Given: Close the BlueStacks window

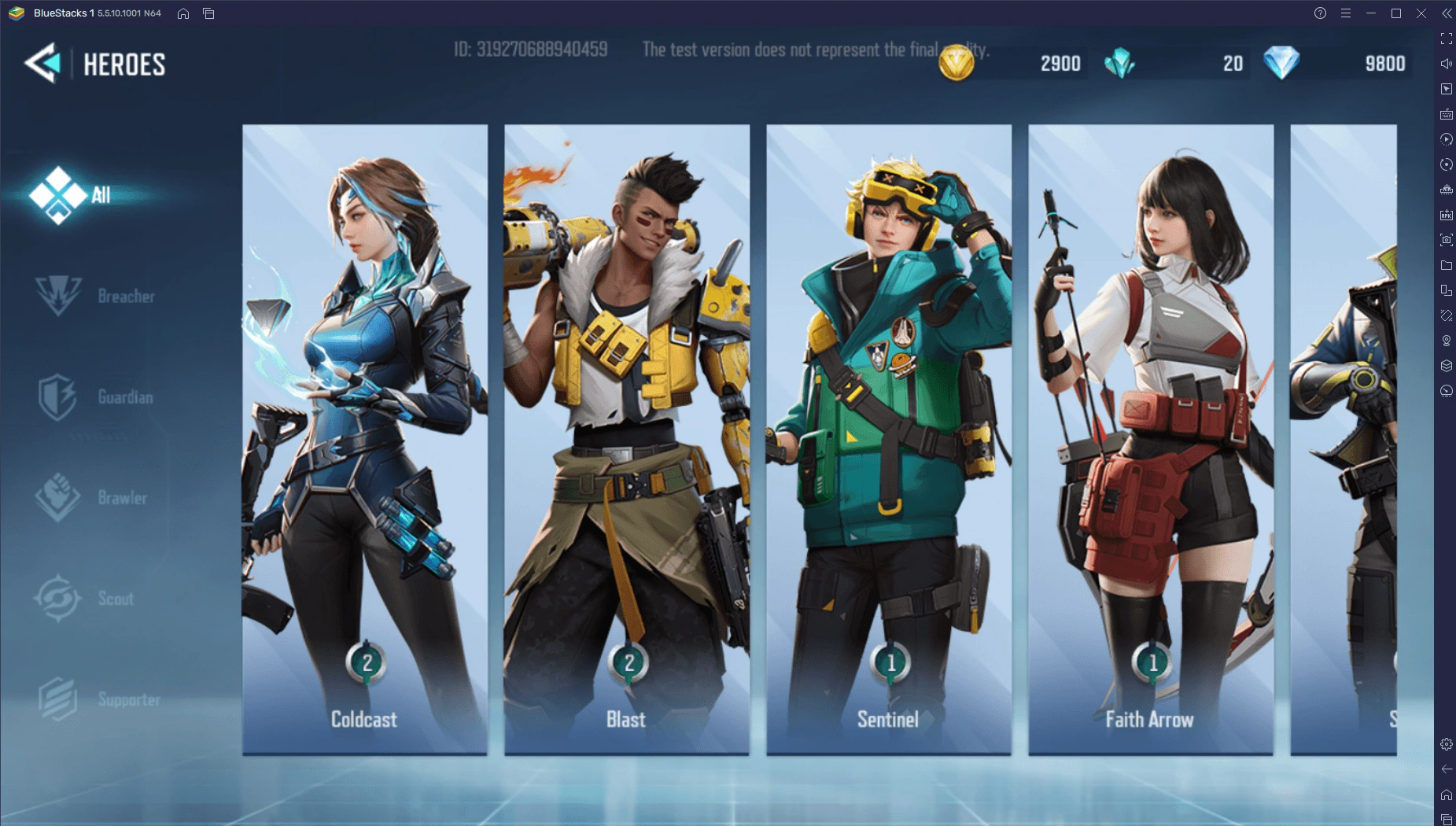Looking at the screenshot, I should pos(1421,13).
